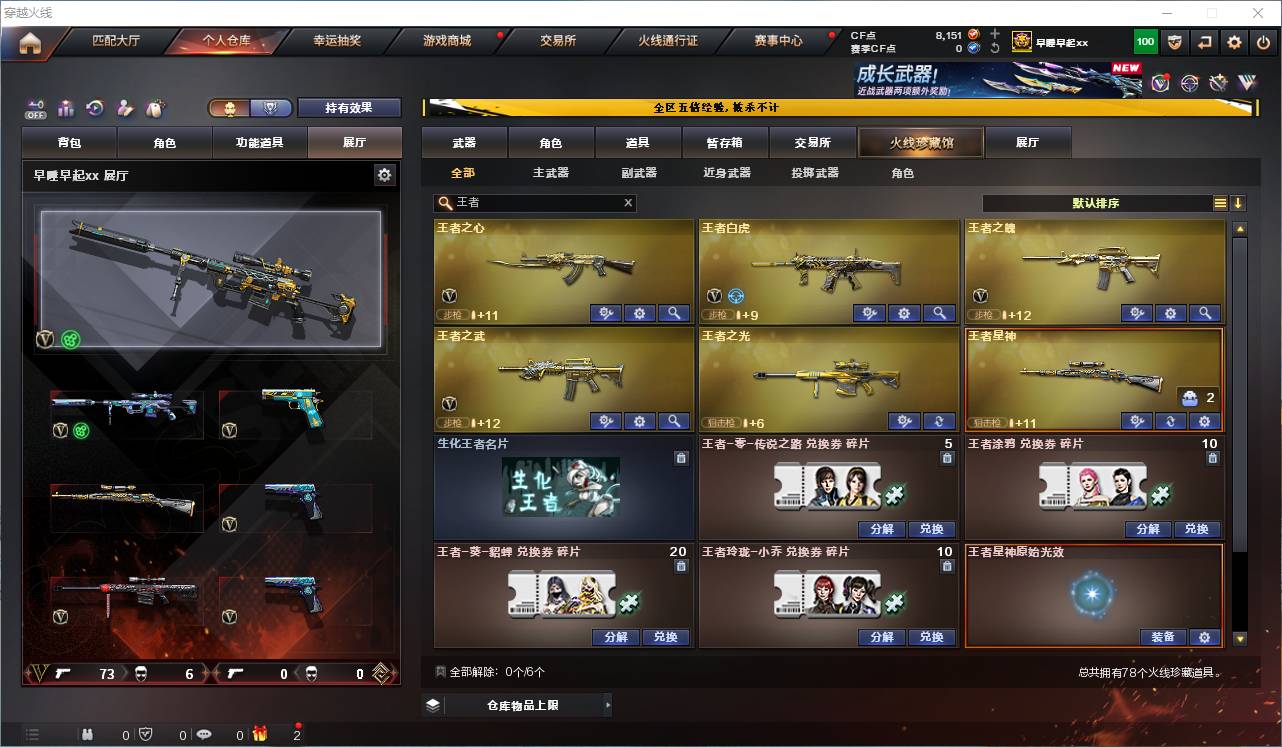Click the crosshair icon in top-right toolbar

click(x=1188, y=83)
